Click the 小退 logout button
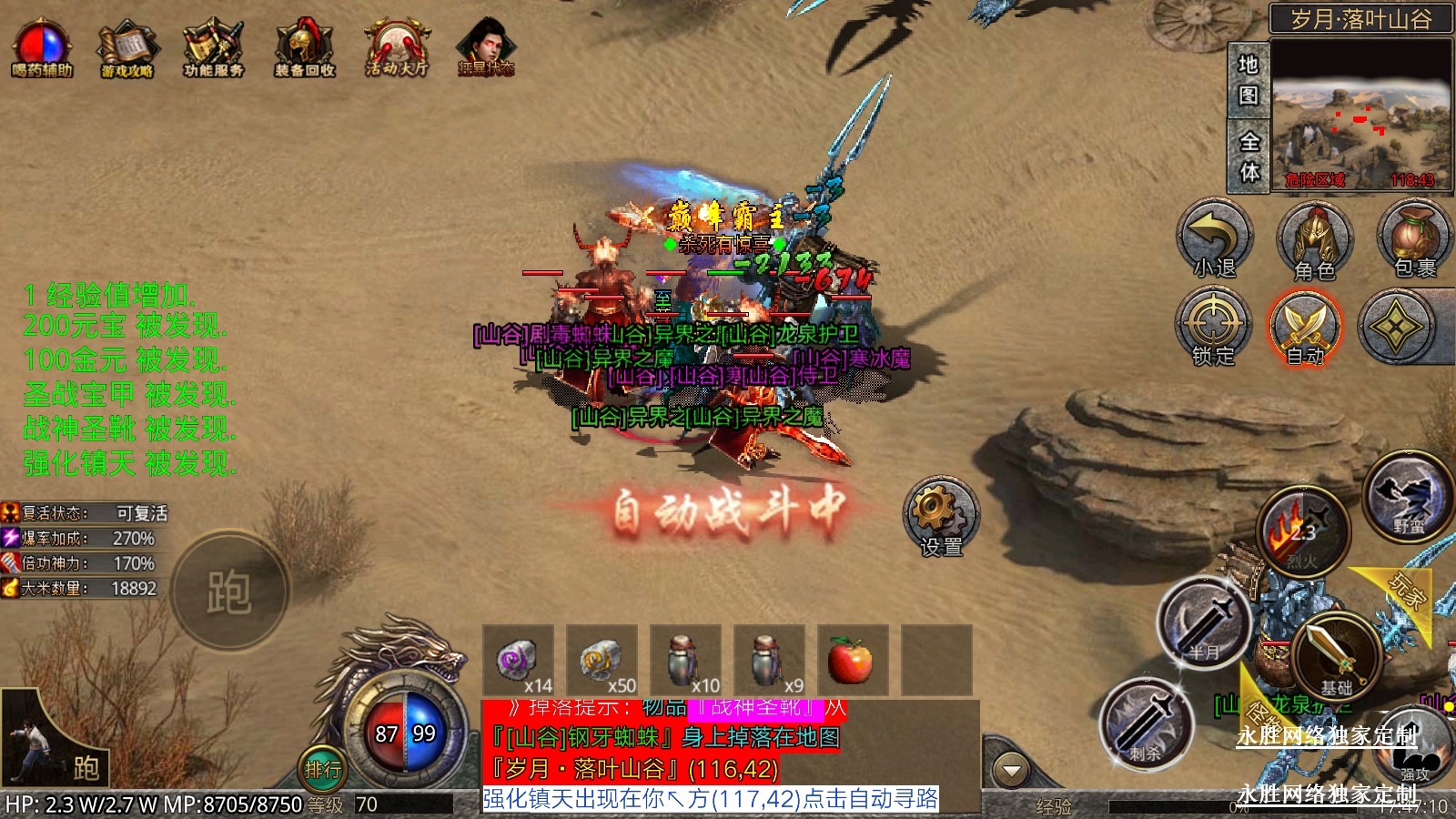 [1215, 239]
